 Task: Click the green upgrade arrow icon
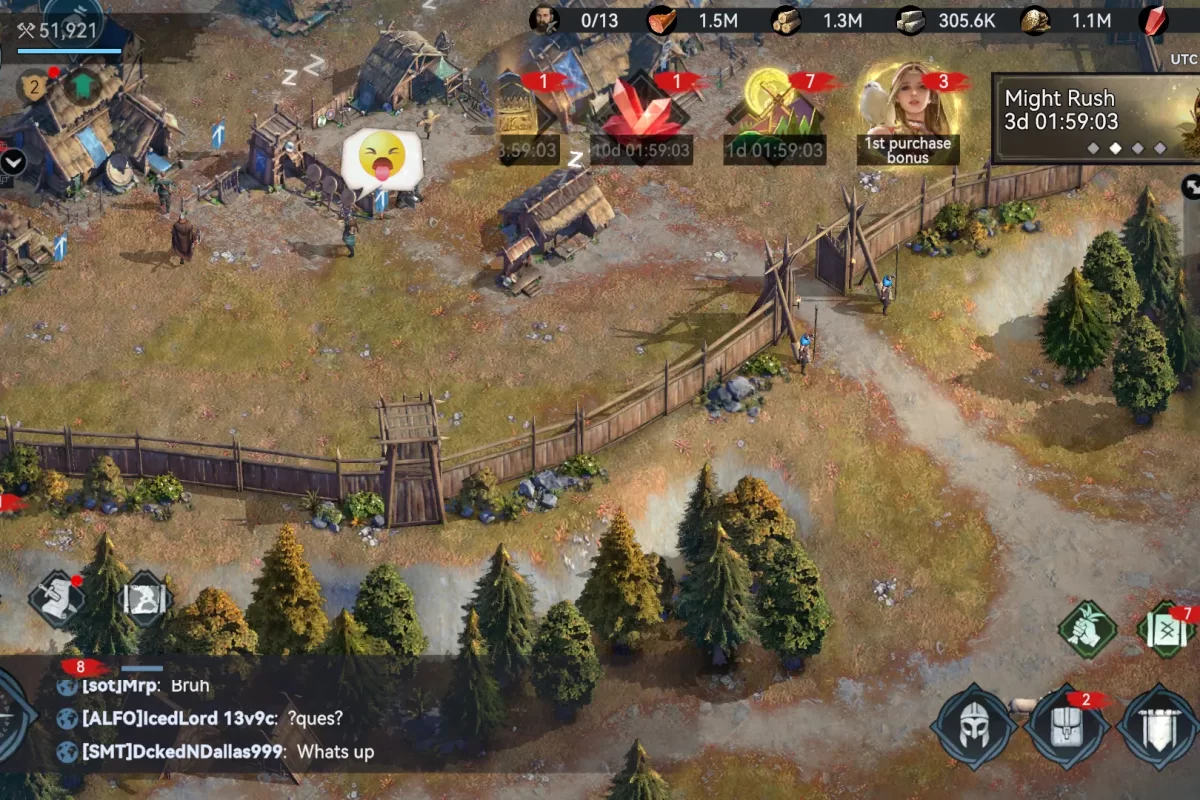pyautogui.click(x=82, y=86)
